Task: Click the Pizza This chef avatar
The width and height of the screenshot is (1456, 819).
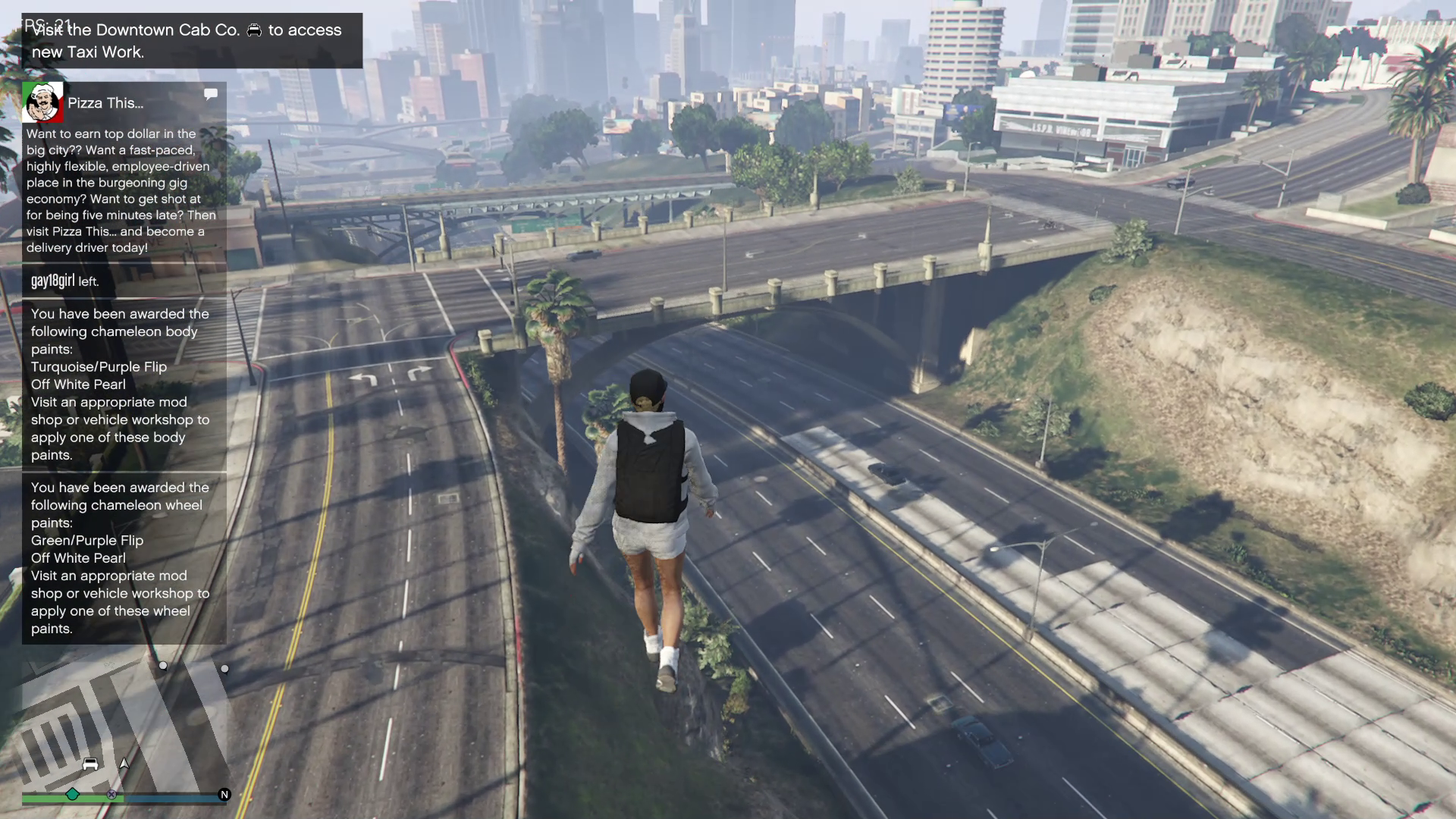Action: tap(42, 102)
